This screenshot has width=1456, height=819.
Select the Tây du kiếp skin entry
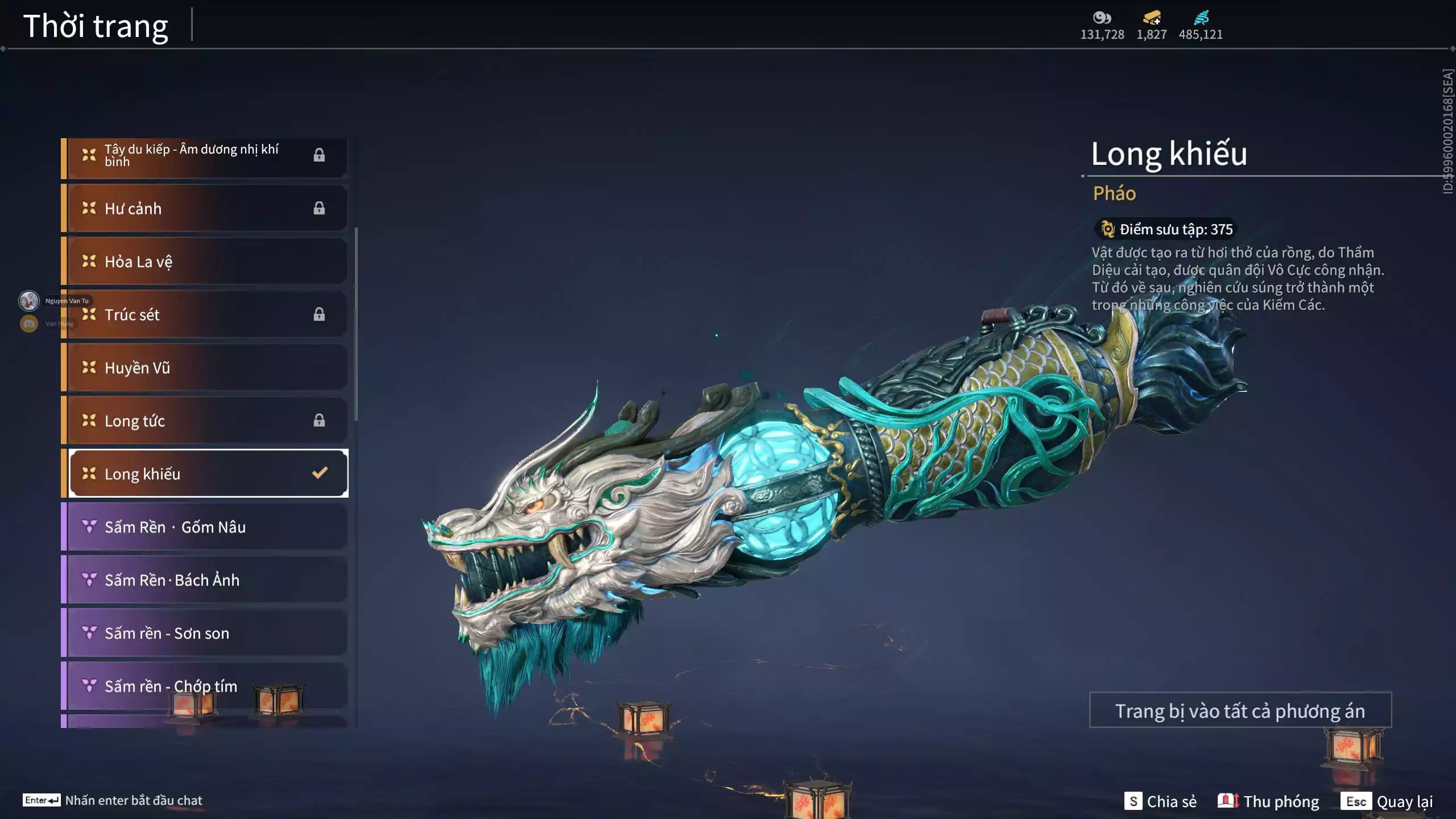click(205, 155)
